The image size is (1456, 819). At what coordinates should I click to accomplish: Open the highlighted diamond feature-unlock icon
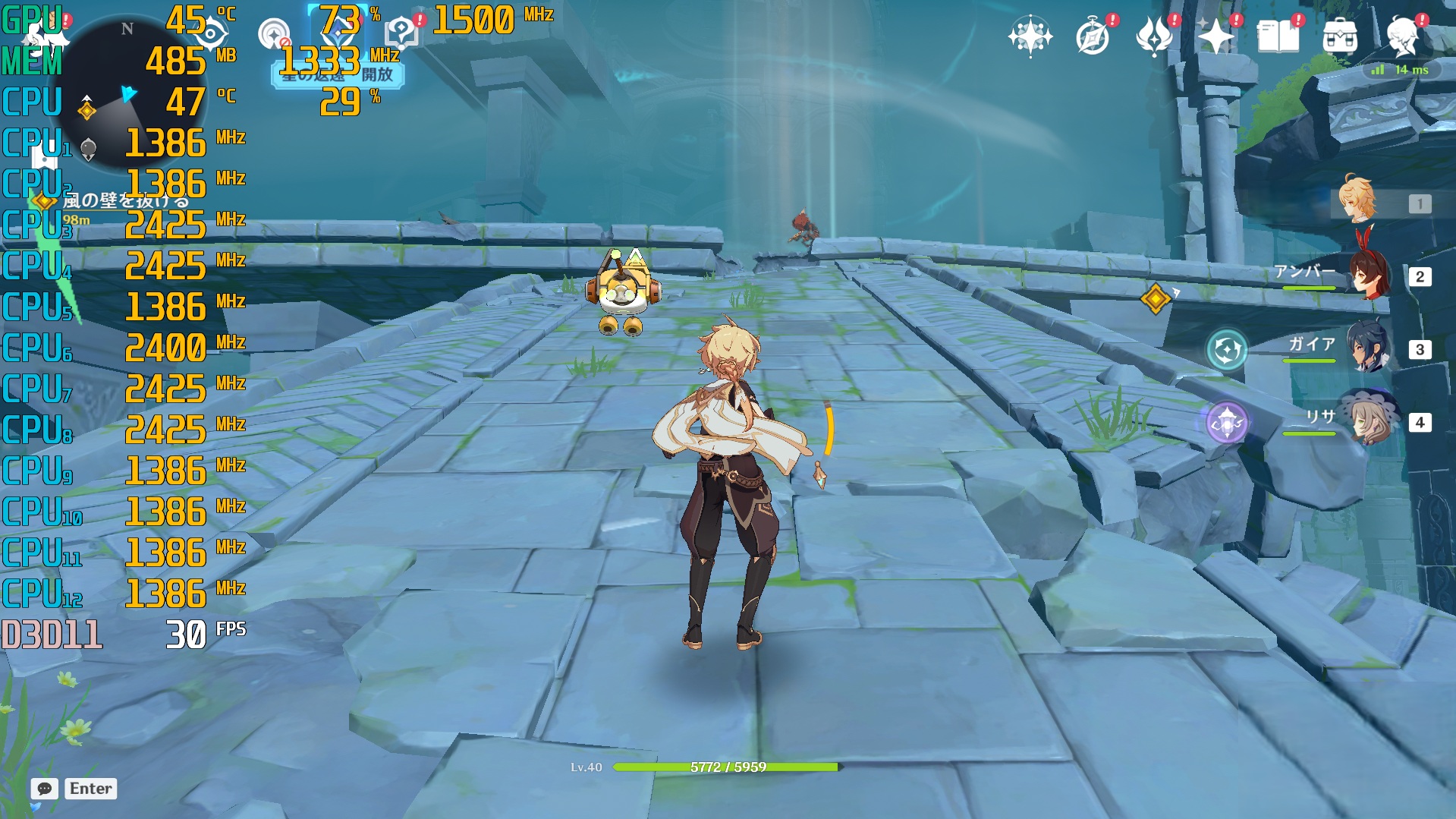click(x=338, y=35)
